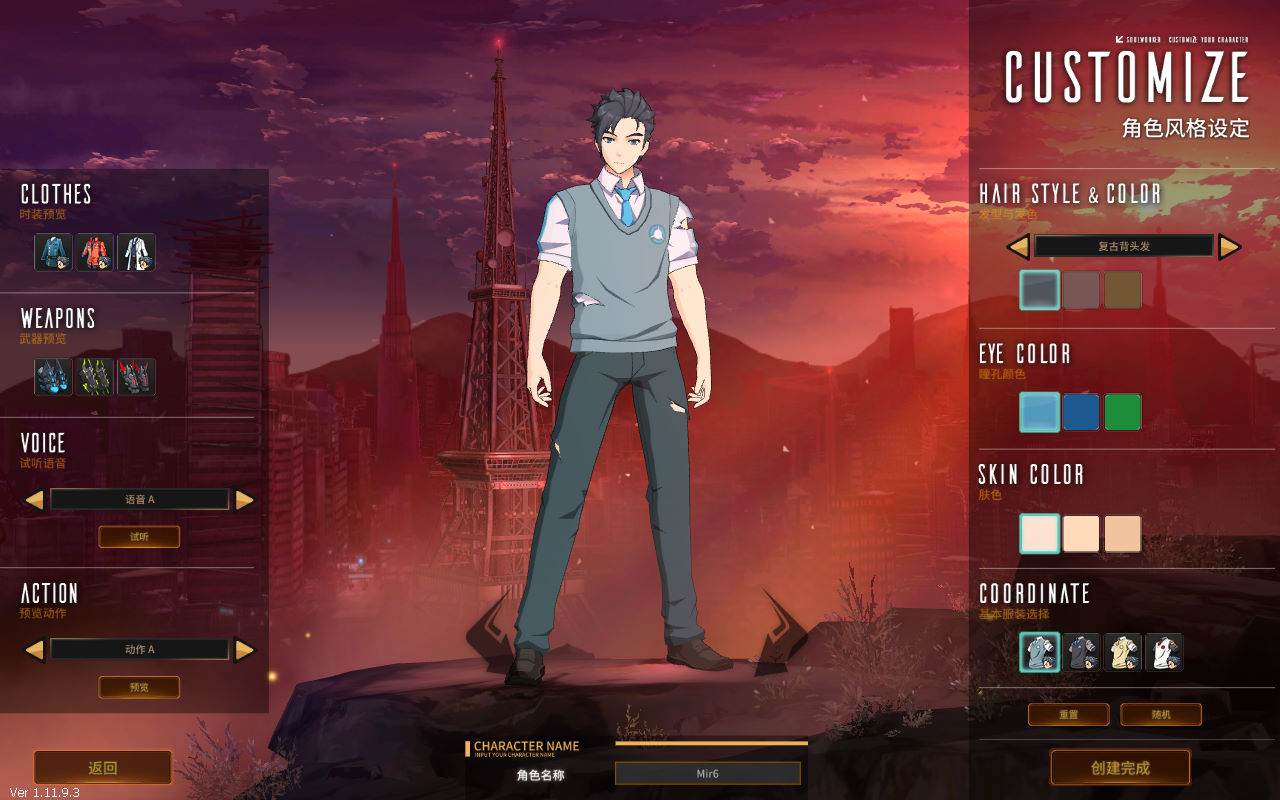Select the previous action animation
1280x800 pixels.
coord(34,650)
